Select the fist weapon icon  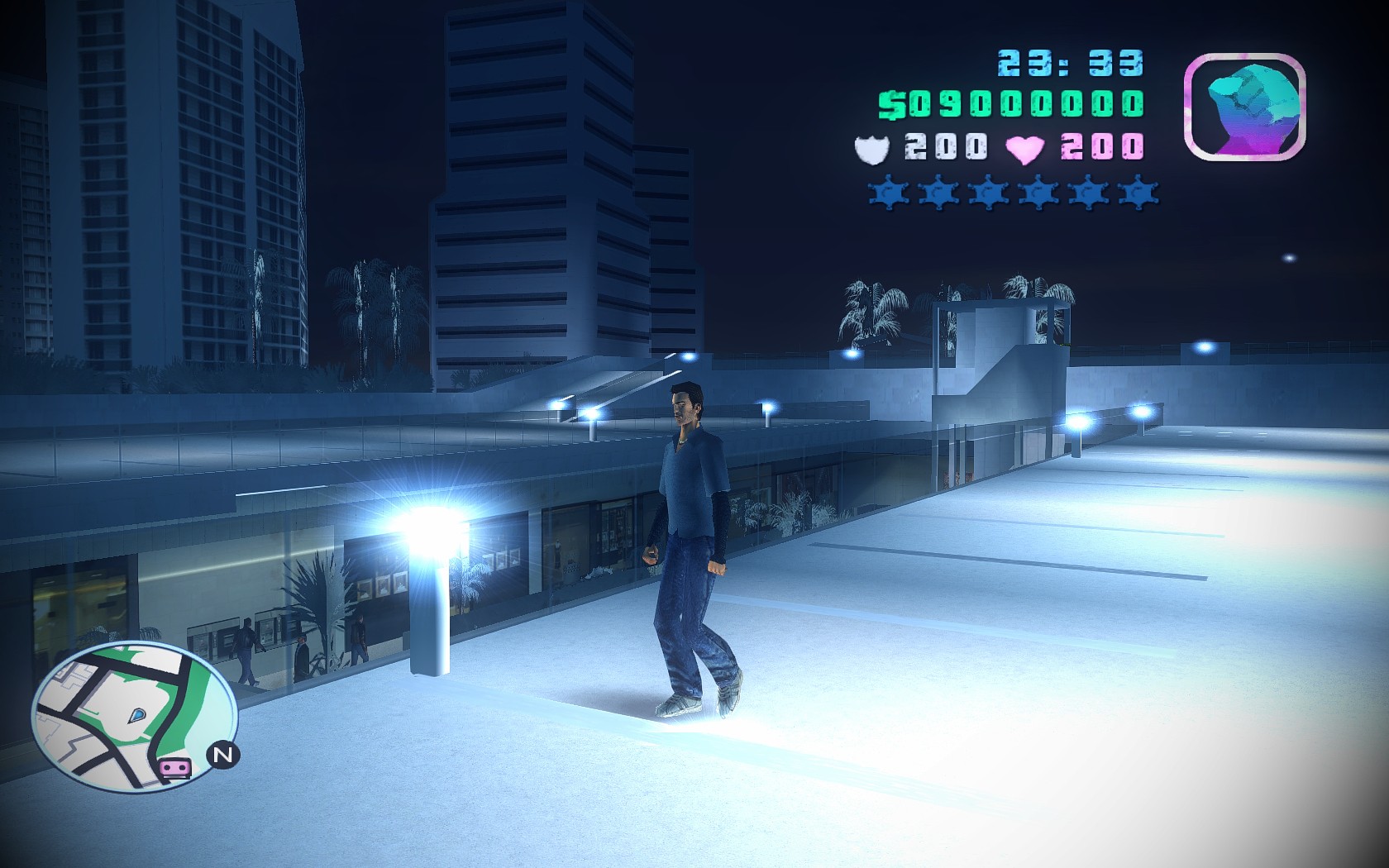pyautogui.click(x=1245, y=107)
